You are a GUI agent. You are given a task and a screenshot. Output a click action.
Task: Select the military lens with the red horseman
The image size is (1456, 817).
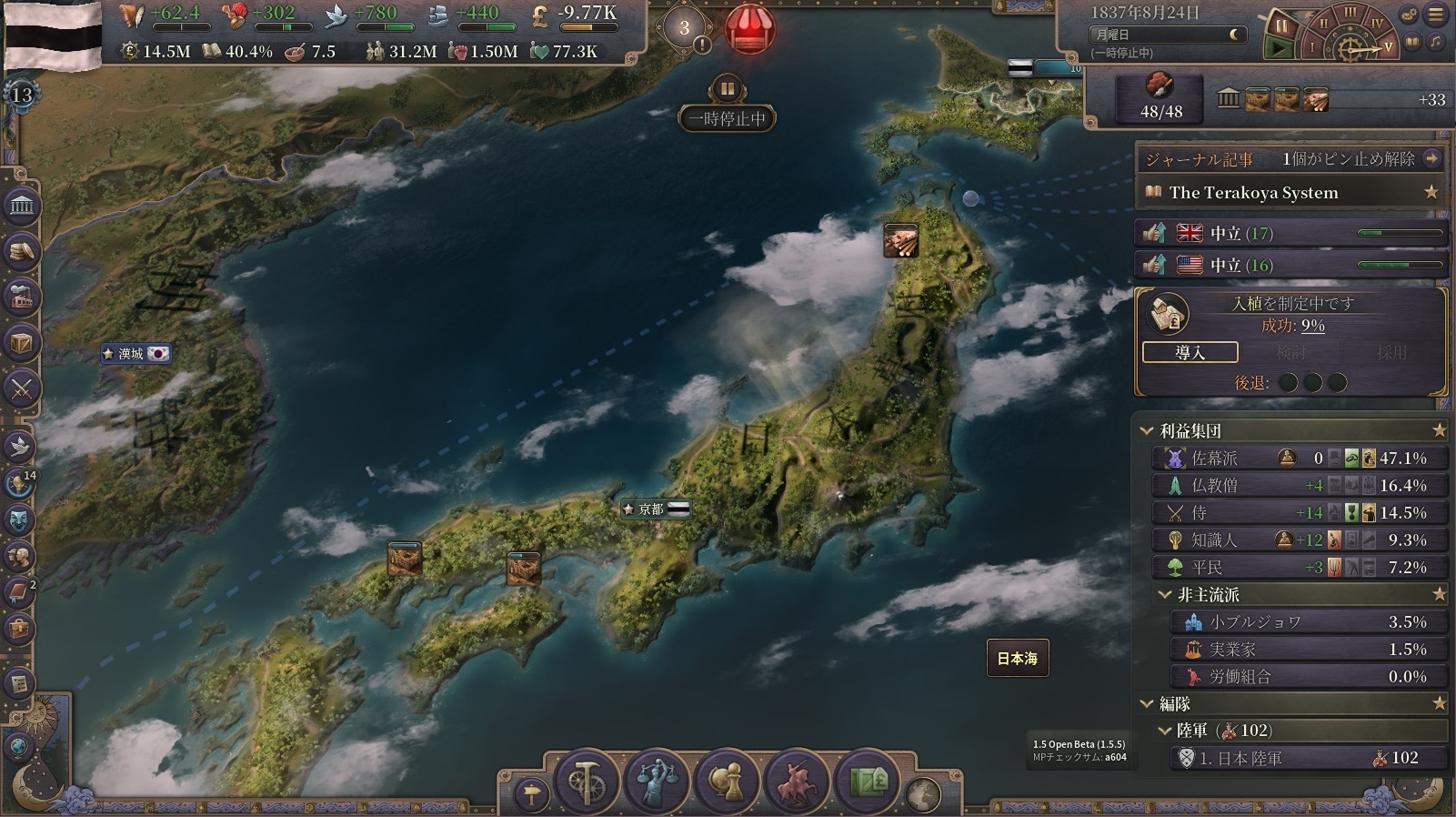tap(797, 781)
